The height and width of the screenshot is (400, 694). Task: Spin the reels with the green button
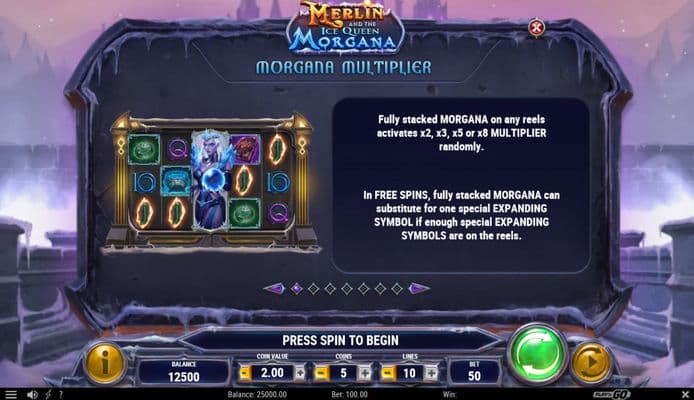click(537, 354)
